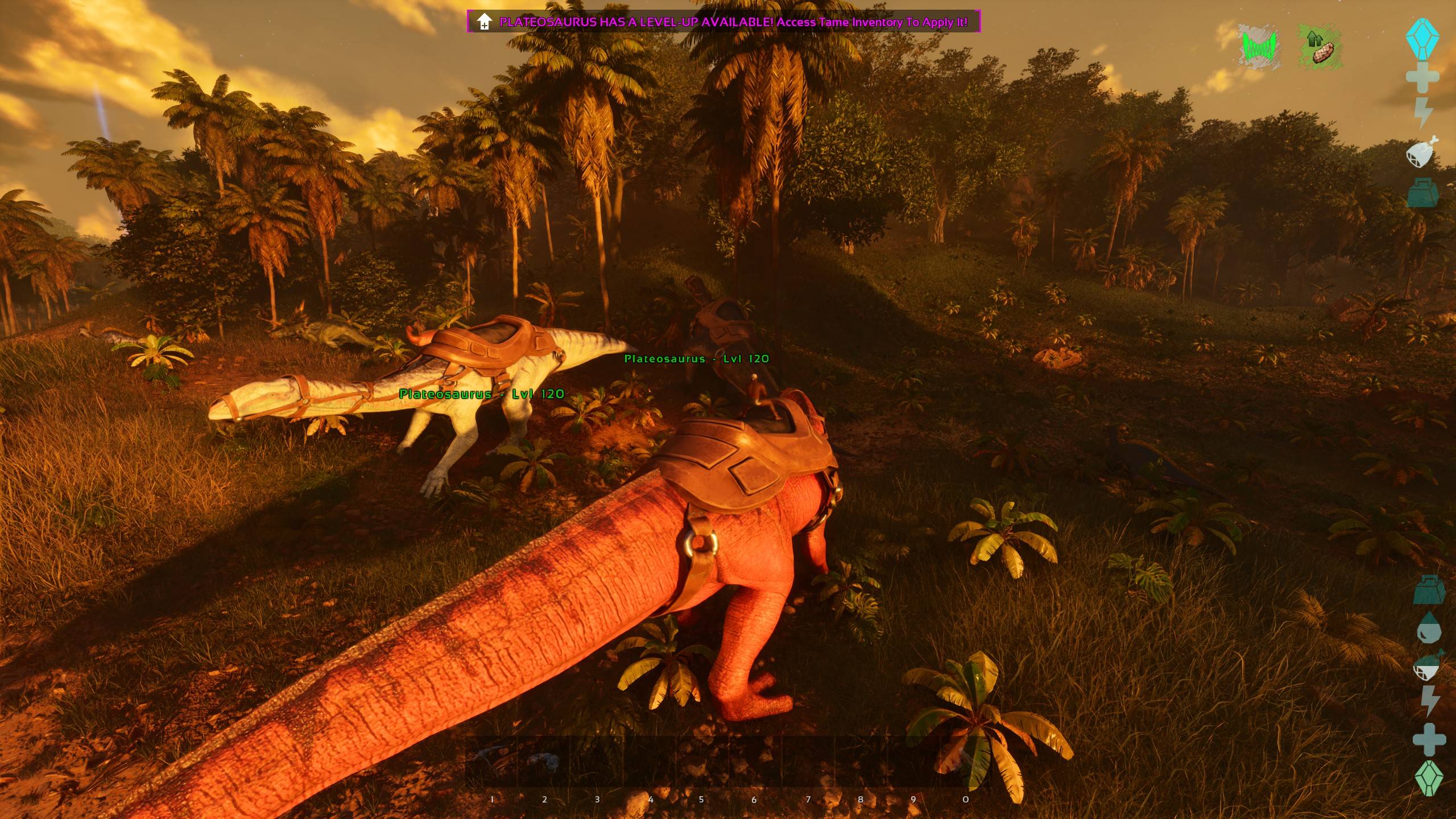Image resolution: width=1456 pixels, height=819 pixels.
Task: Click the water droplet thirst icon
Action: click(1428, 628)
